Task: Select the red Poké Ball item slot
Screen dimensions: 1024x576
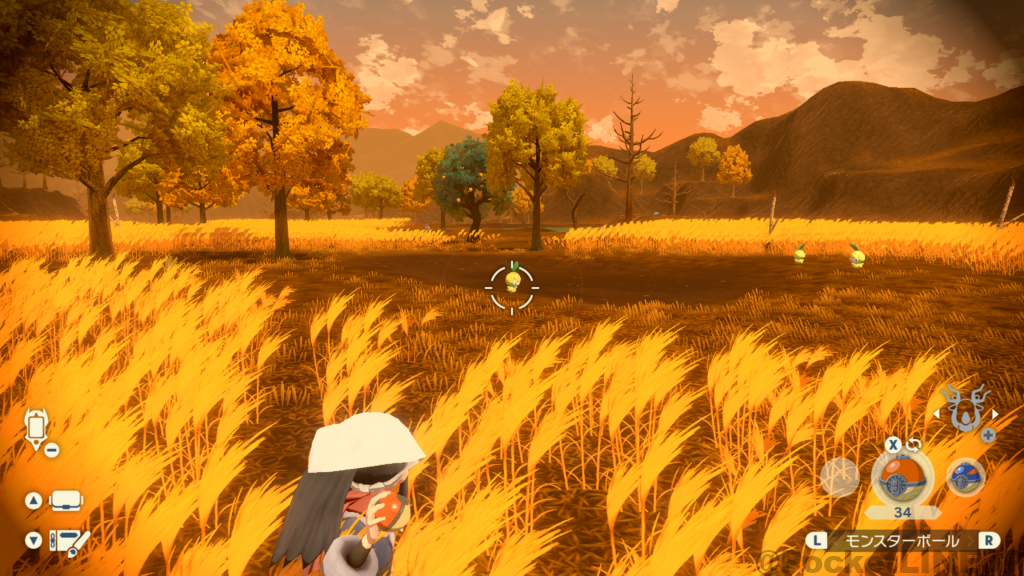Action: point(902,477)
